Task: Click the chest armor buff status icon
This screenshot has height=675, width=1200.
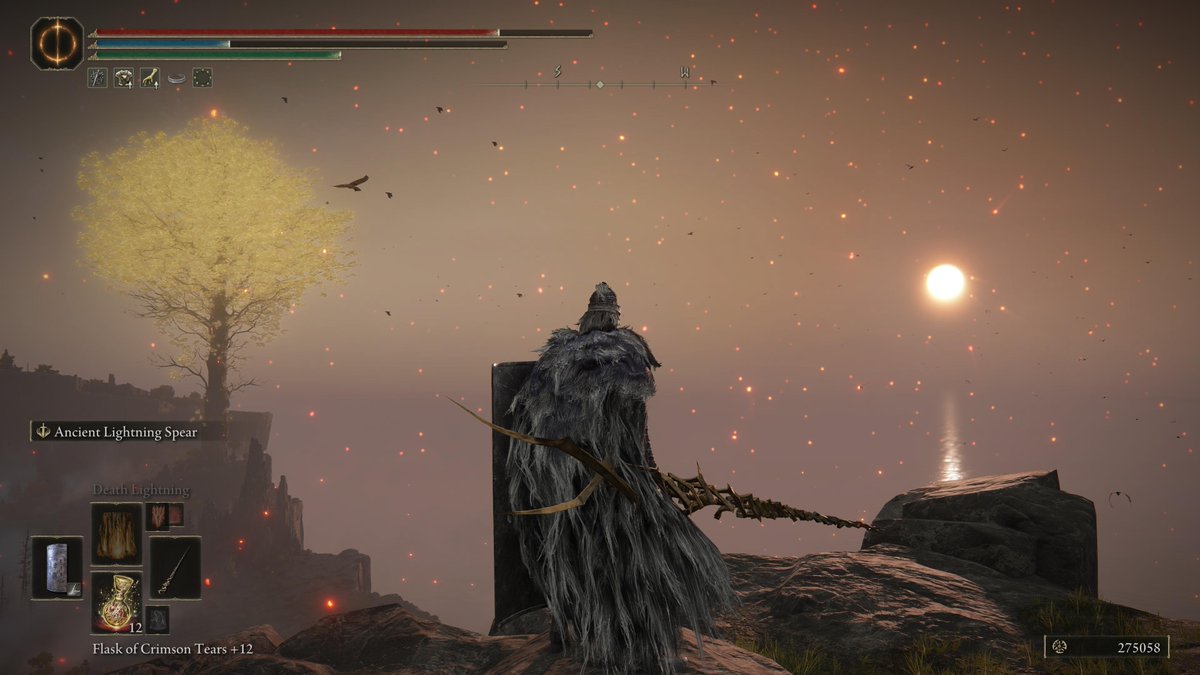Action: [124, 78]
